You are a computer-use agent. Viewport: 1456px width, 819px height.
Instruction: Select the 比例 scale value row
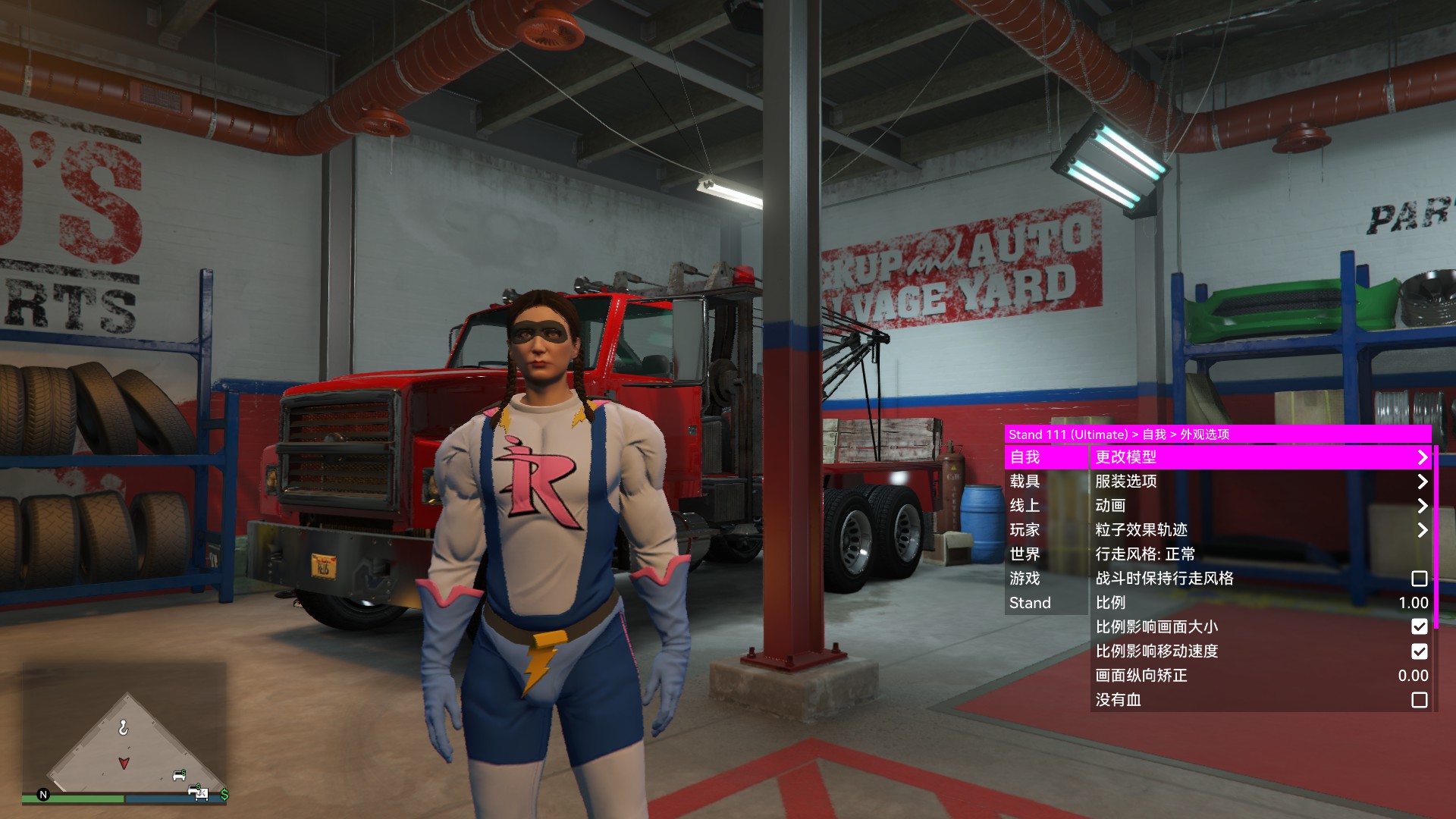pos(1260,603)
